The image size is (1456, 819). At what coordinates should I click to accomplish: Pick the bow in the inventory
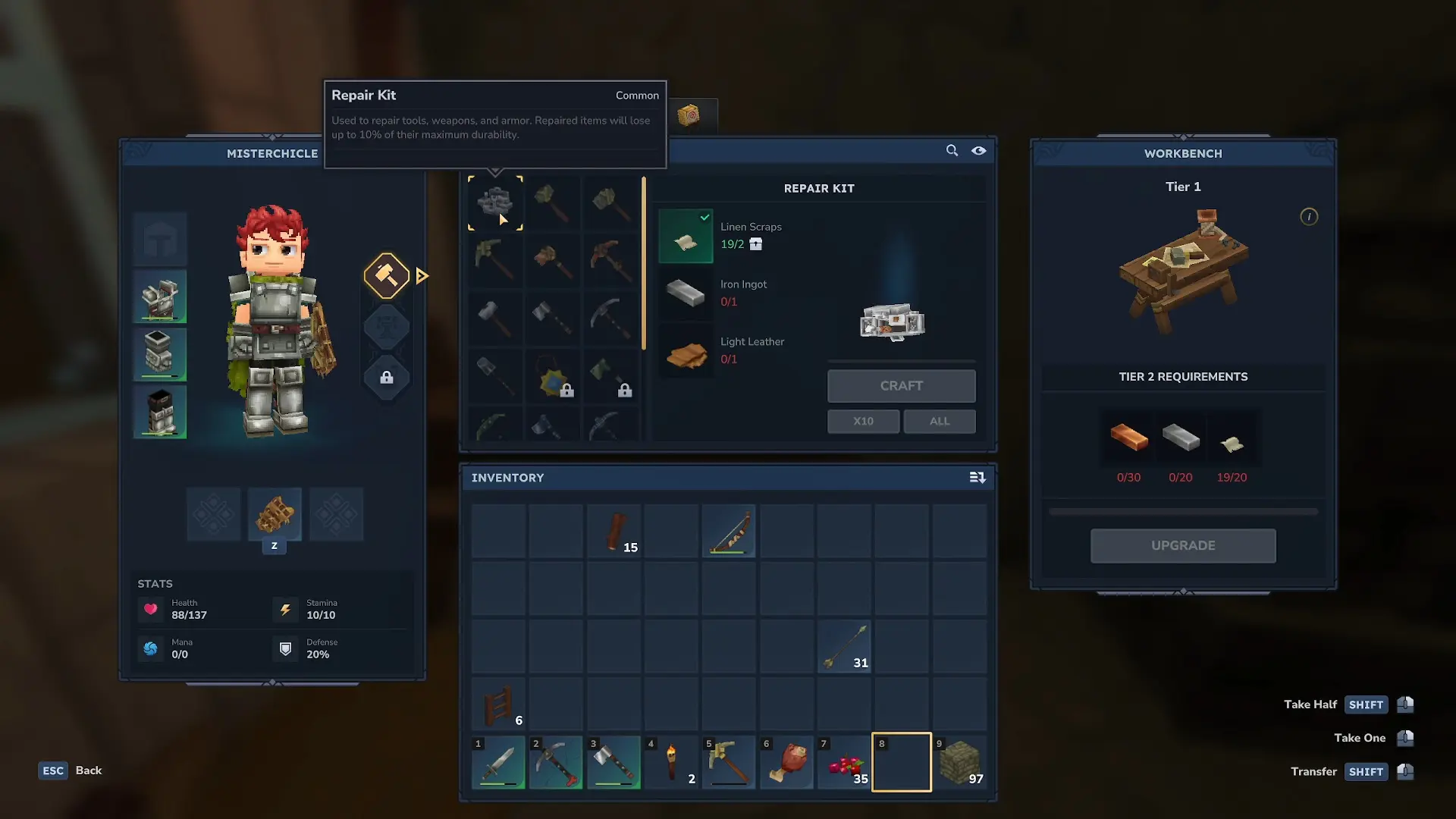(x=729, y=532)
